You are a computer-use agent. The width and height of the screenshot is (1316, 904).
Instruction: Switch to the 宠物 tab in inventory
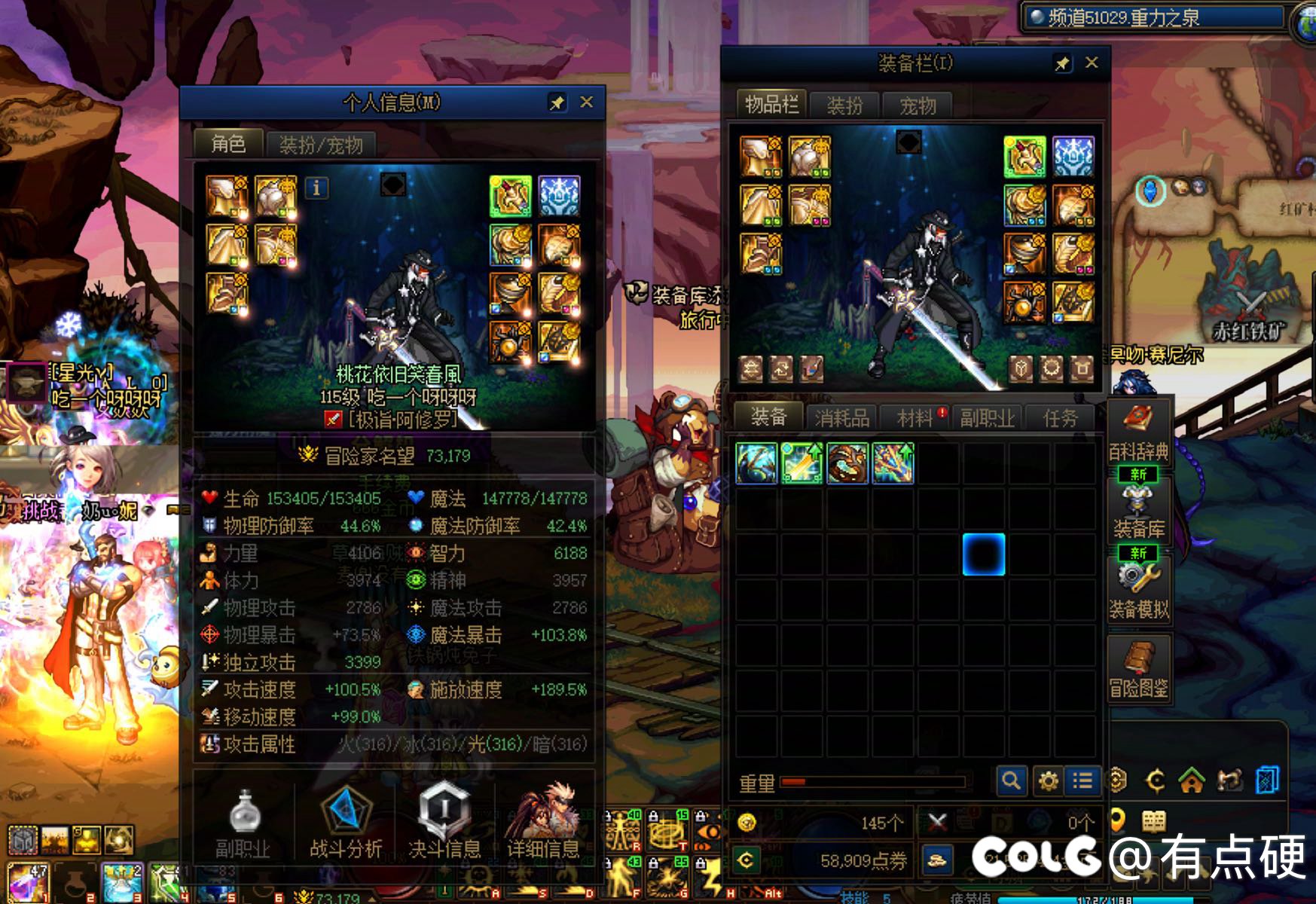click(918, 105)
